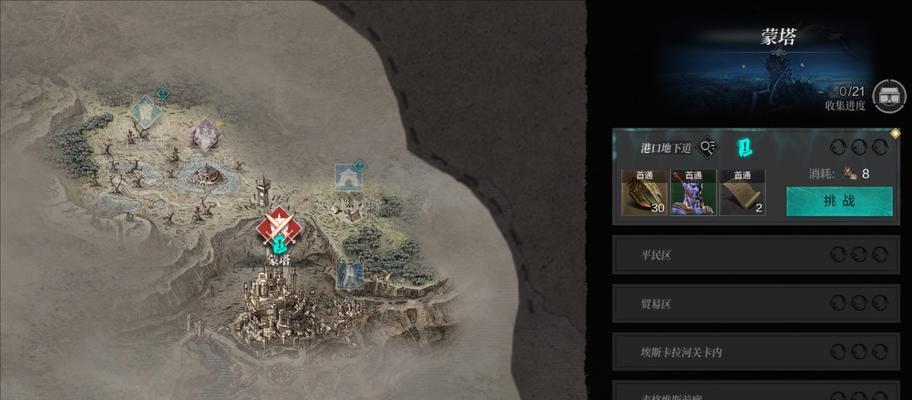The image size is (912, 400).
Task: Open the 收集进度 collection chest icon
Action: pos(888,96)
